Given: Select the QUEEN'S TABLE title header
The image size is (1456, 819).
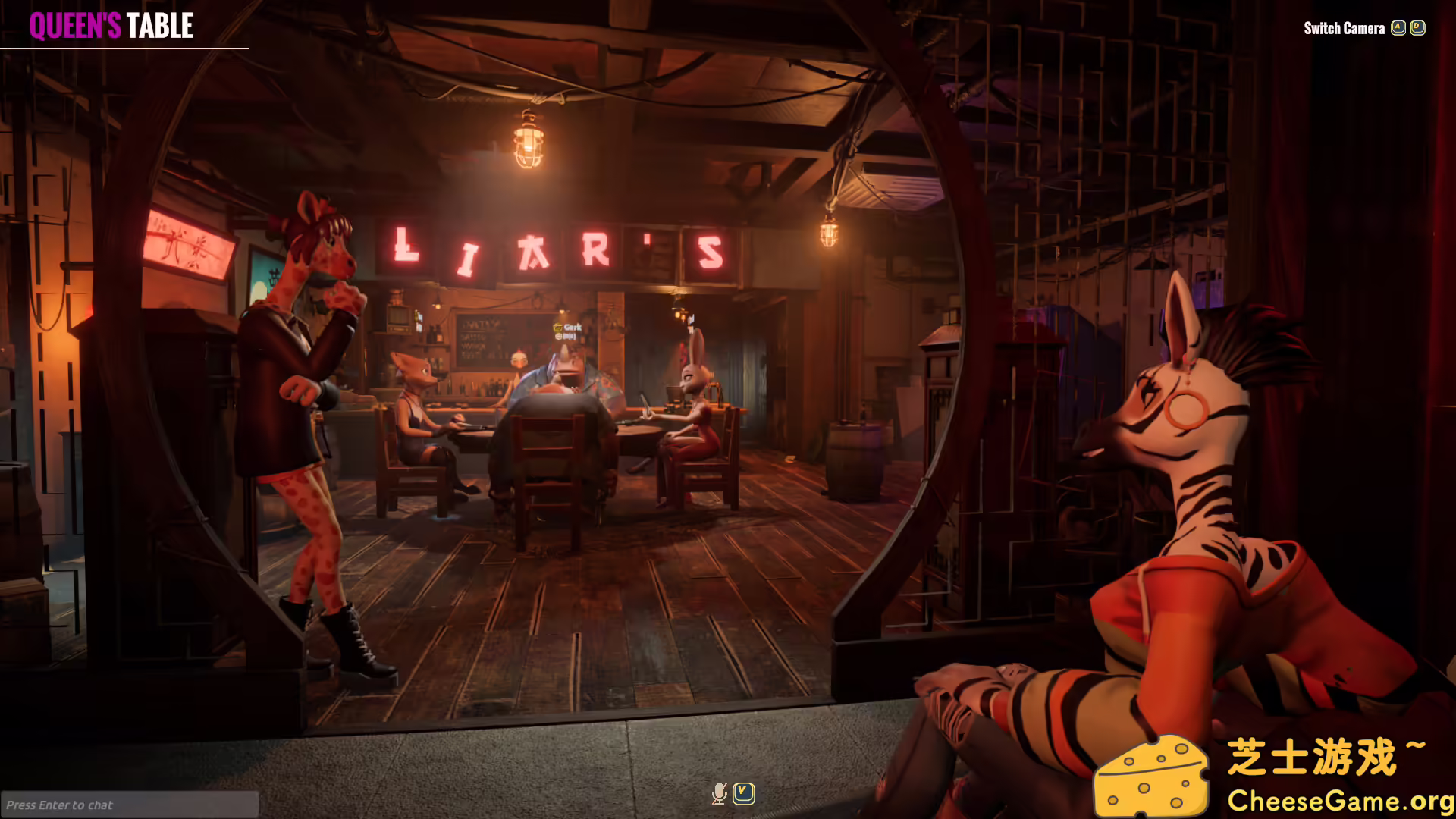Looking at the screenshot, I should (111, 26).
